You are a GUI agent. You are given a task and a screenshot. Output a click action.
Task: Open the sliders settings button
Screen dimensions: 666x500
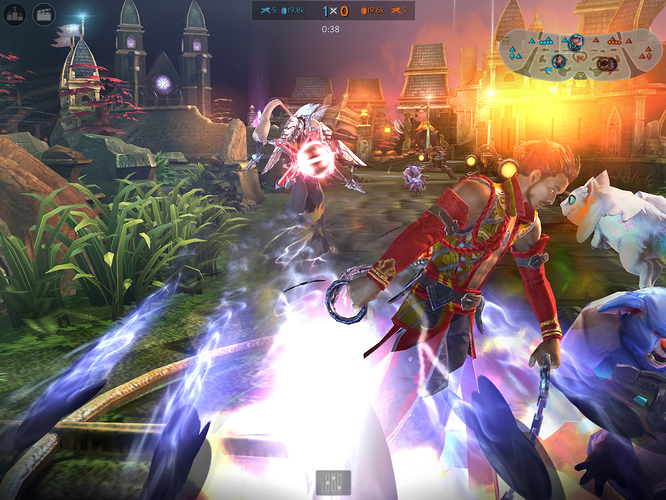click(x=333, y=481)
